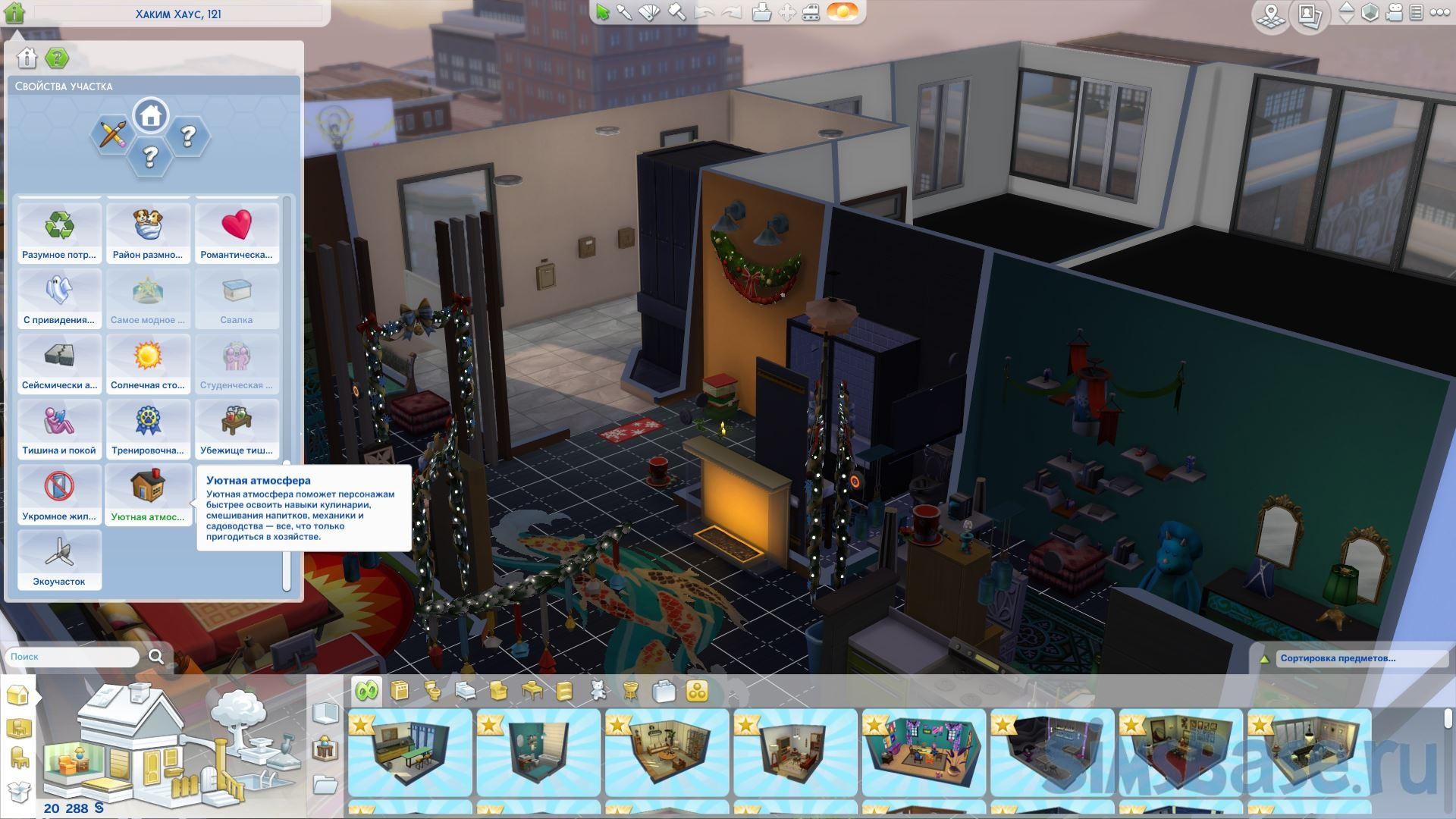Screen dimensions: 1456x819
Task: Select the Eco Lot trait tile
Action: pyautogui.click(x=59, y=560)
